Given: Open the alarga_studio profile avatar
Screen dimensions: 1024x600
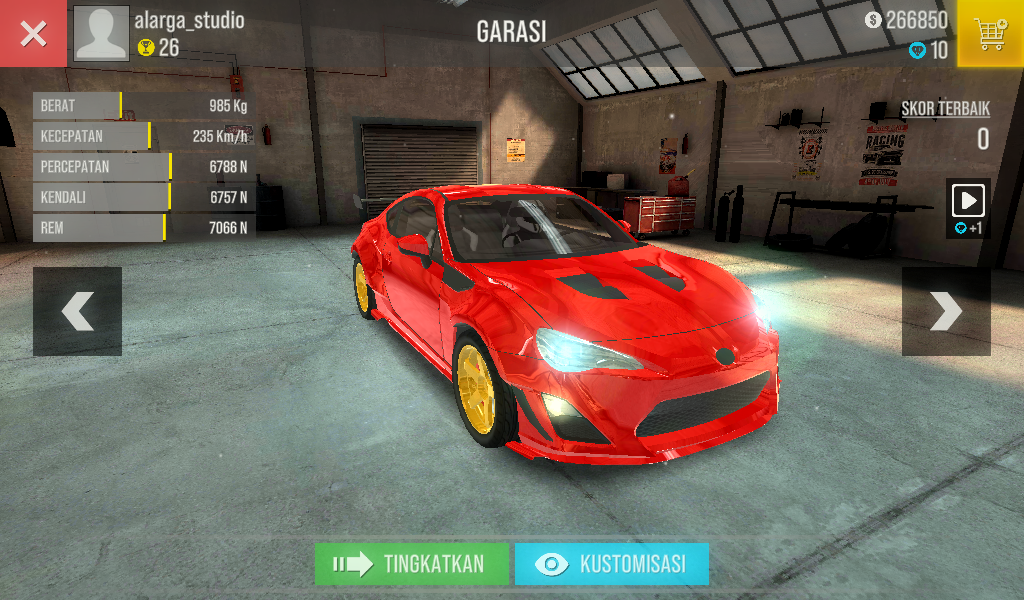Looking at the screenshot, I should click(102, 34).
